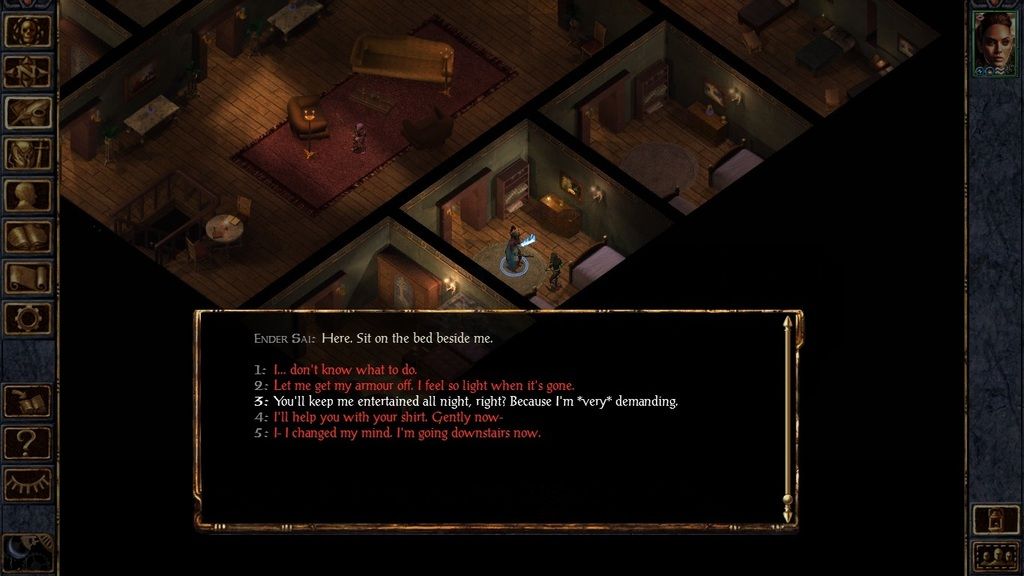Select "I changed my mind" dialogue option

click(407, 433)
